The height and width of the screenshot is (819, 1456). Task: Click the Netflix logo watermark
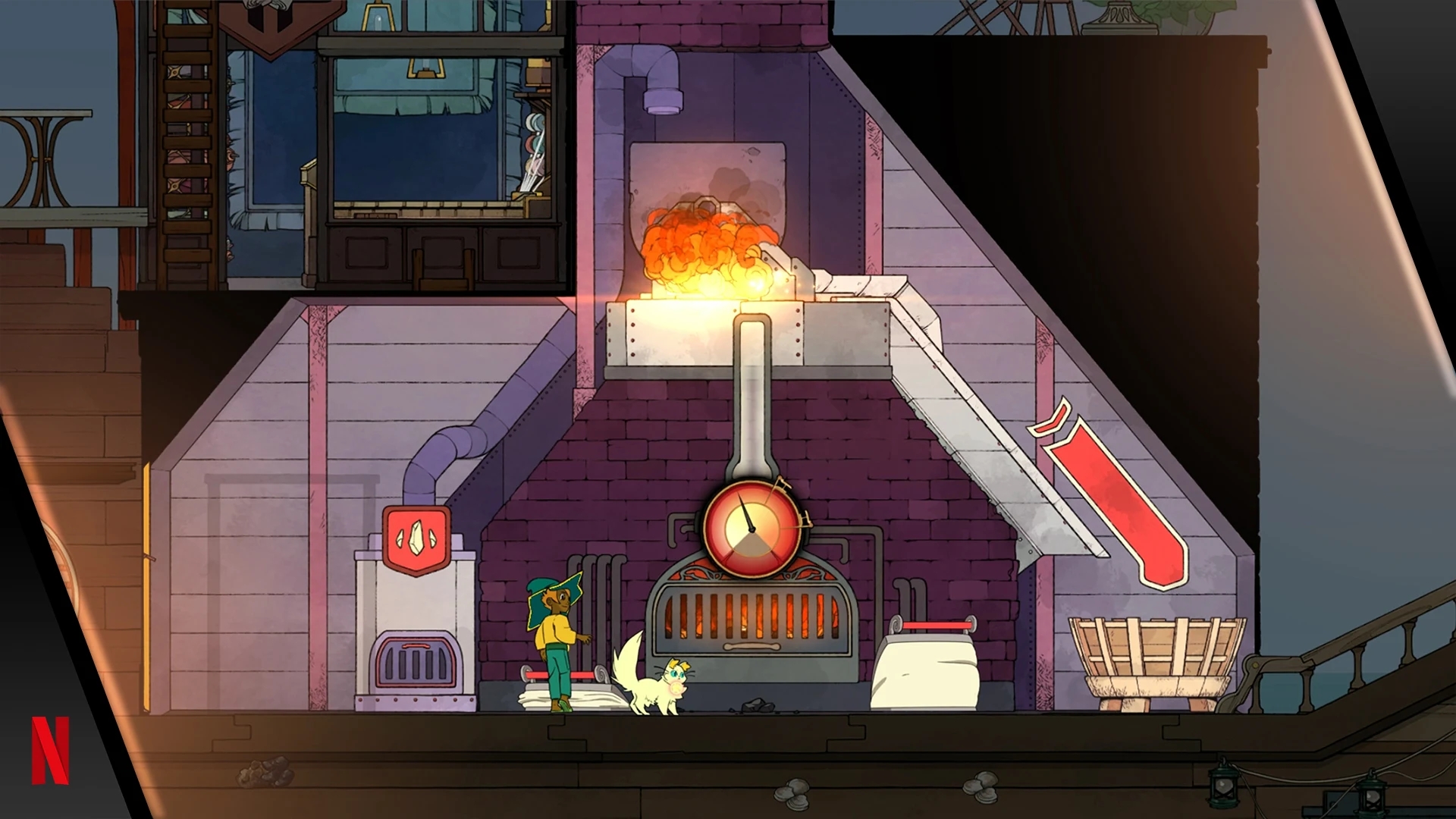[x=51, y=750]
